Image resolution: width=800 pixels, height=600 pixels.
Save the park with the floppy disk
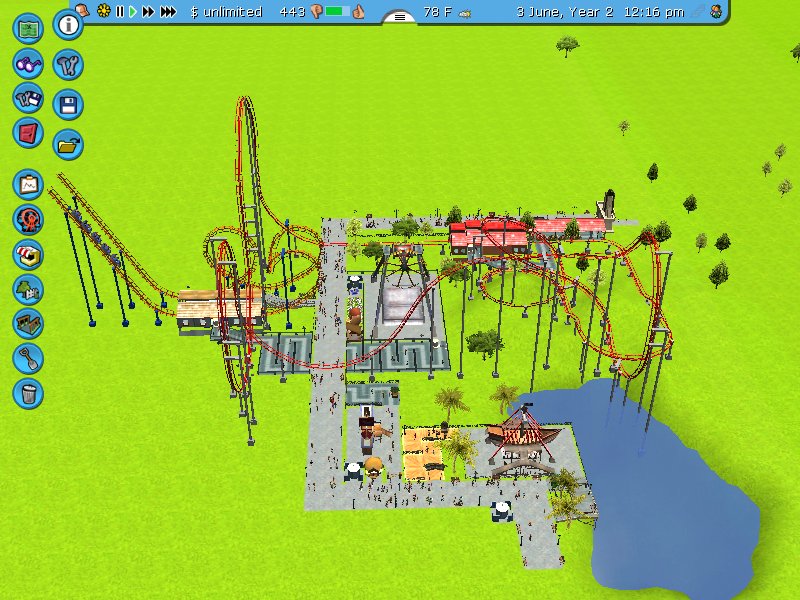click(68, 104)
